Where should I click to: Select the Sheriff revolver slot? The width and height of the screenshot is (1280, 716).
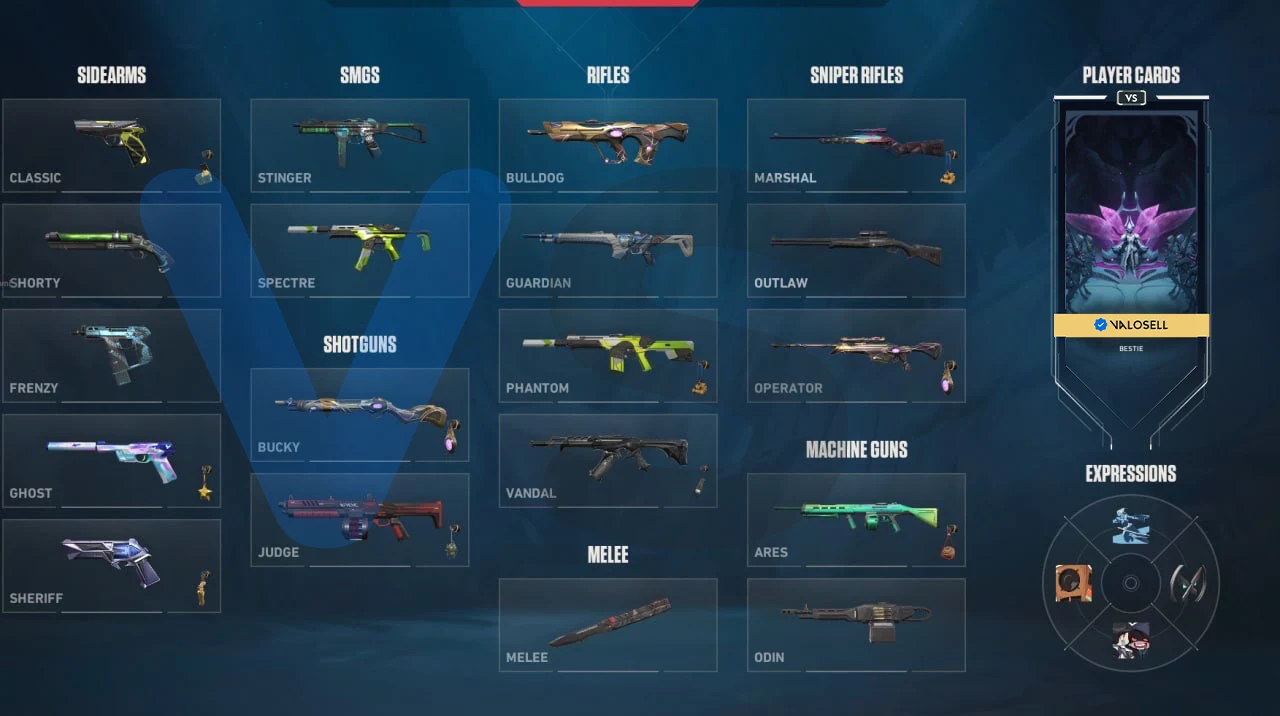pos(111,565)
